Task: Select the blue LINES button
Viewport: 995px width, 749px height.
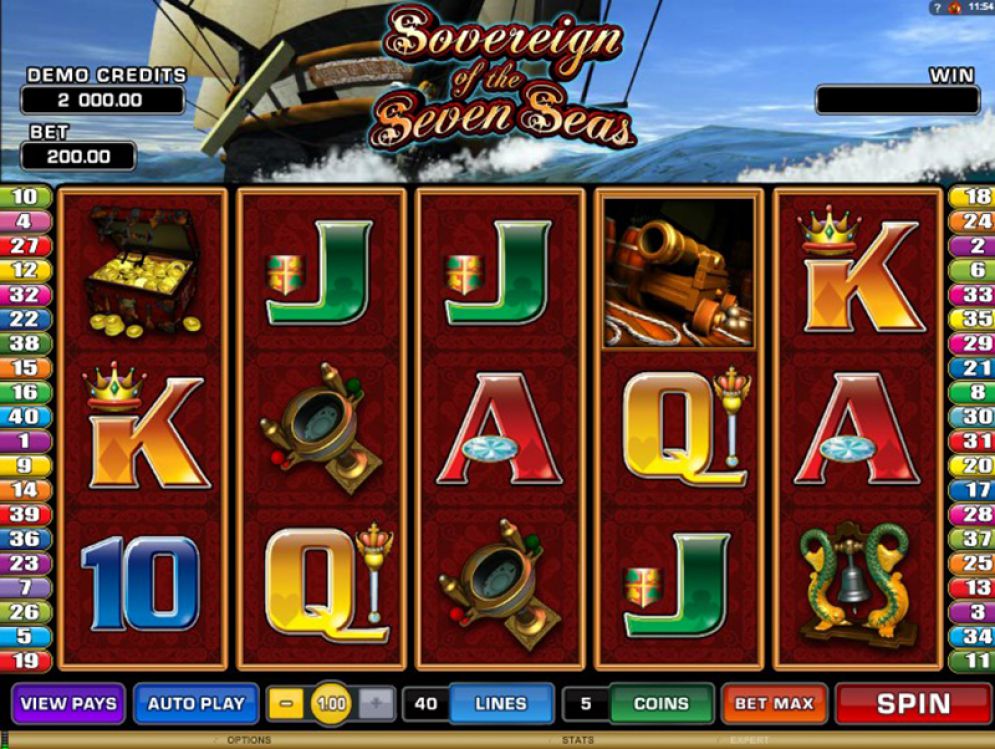Action: coord(500,704)
